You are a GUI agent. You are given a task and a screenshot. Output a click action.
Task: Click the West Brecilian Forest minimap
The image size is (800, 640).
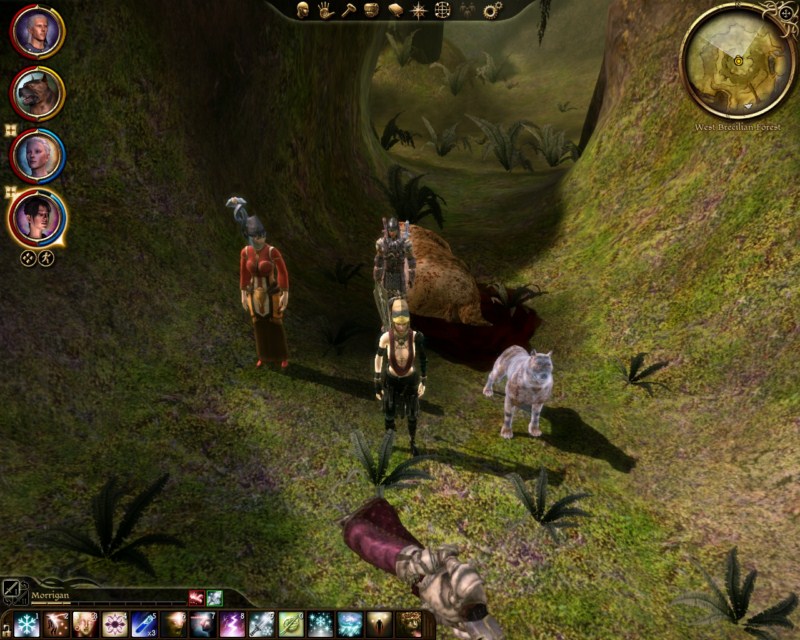[x=738, y=61]
